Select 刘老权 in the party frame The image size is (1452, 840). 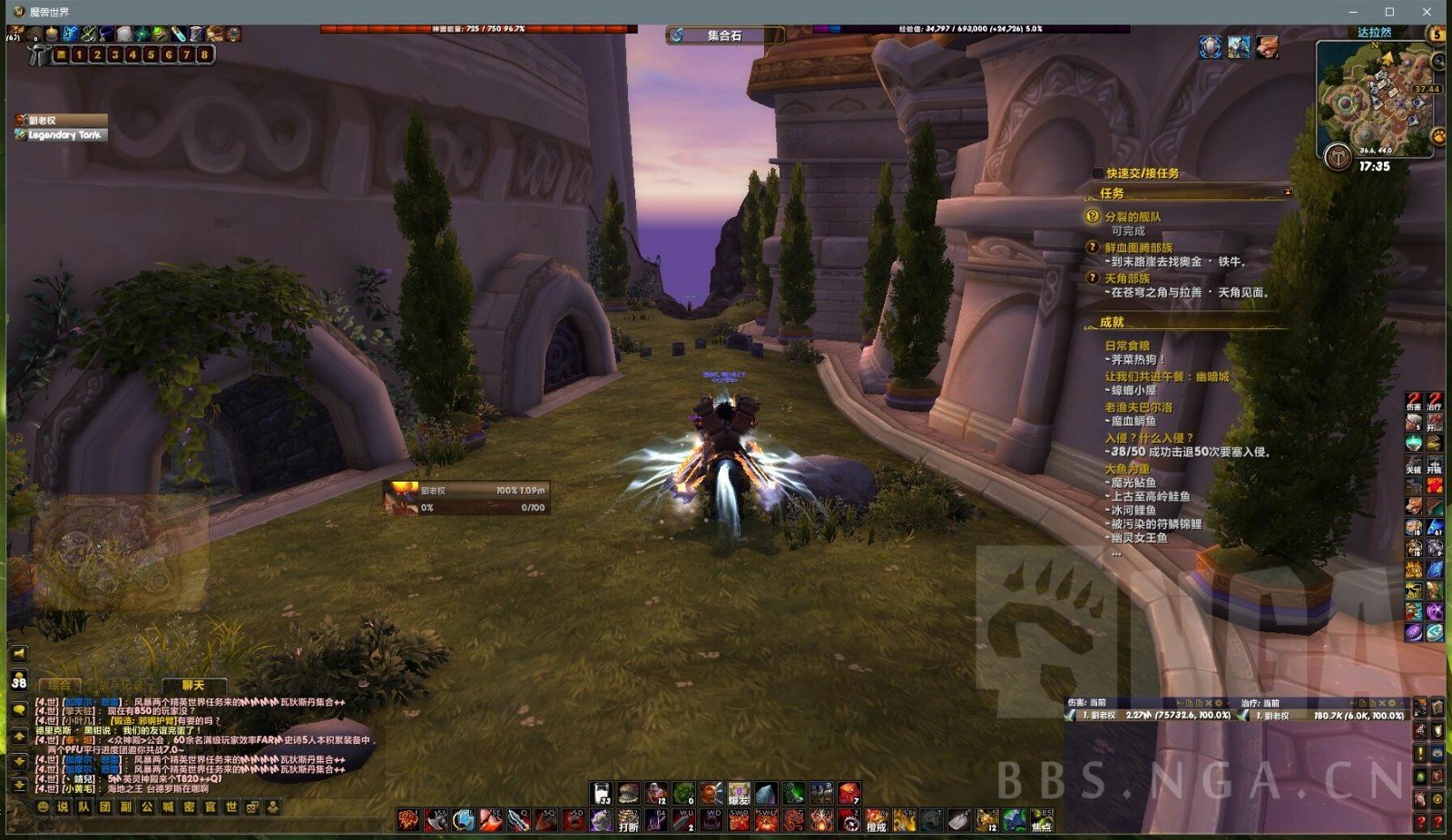click(x=60, y=120)
